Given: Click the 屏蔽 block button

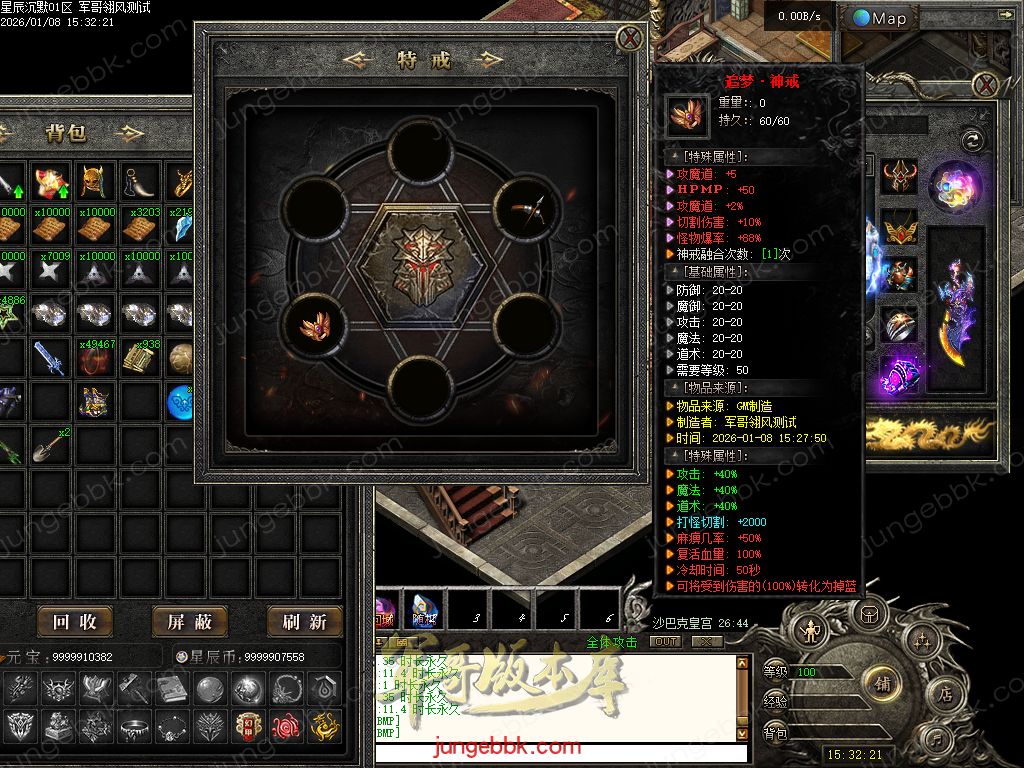Looking at the screenshot, I should tap(190, 622).
